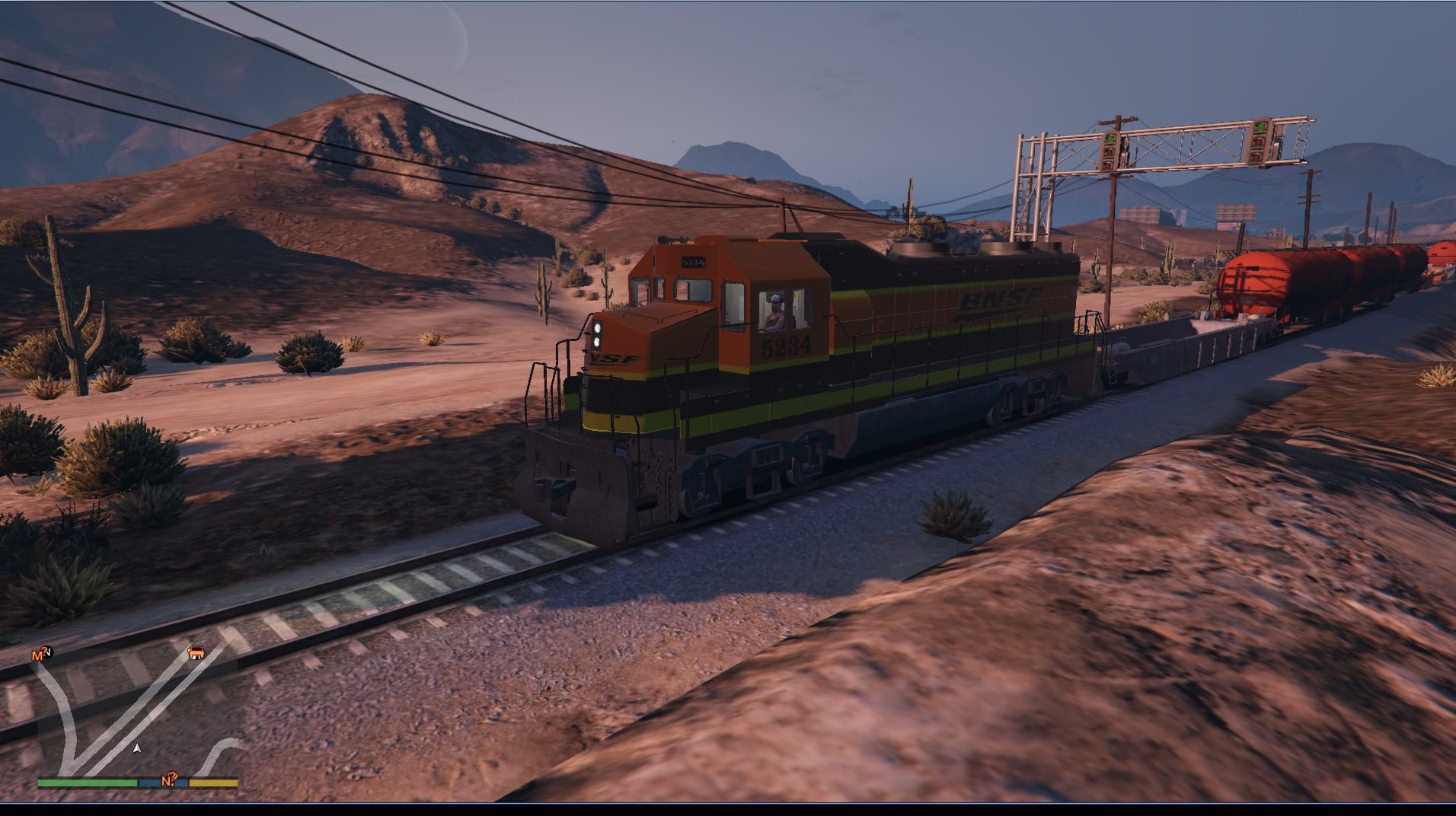This screenshot has height=816, width=1456.
Task: Select the orange car marker on minimap
Action: 196,652
